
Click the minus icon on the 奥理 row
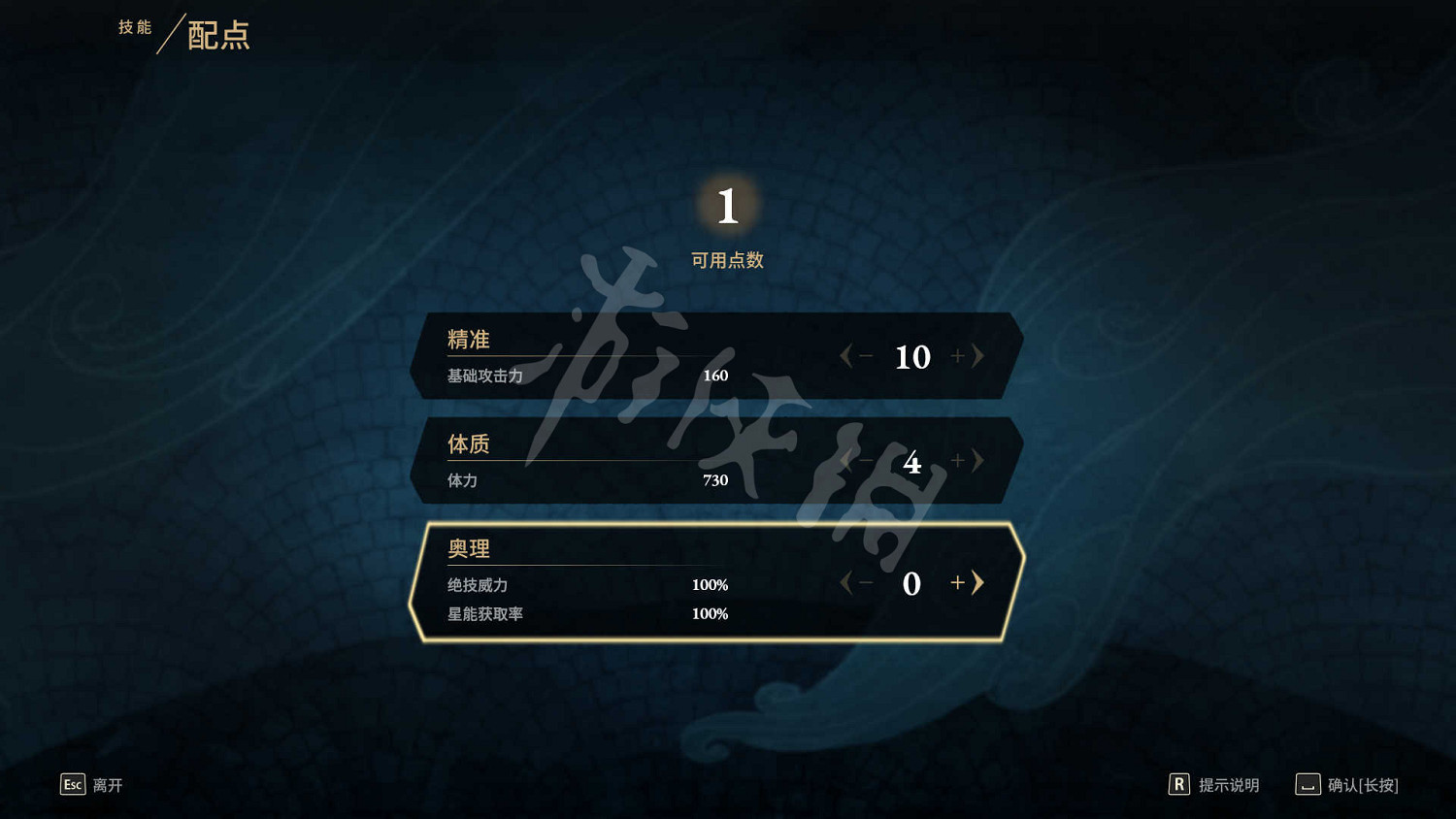[865, 583]
